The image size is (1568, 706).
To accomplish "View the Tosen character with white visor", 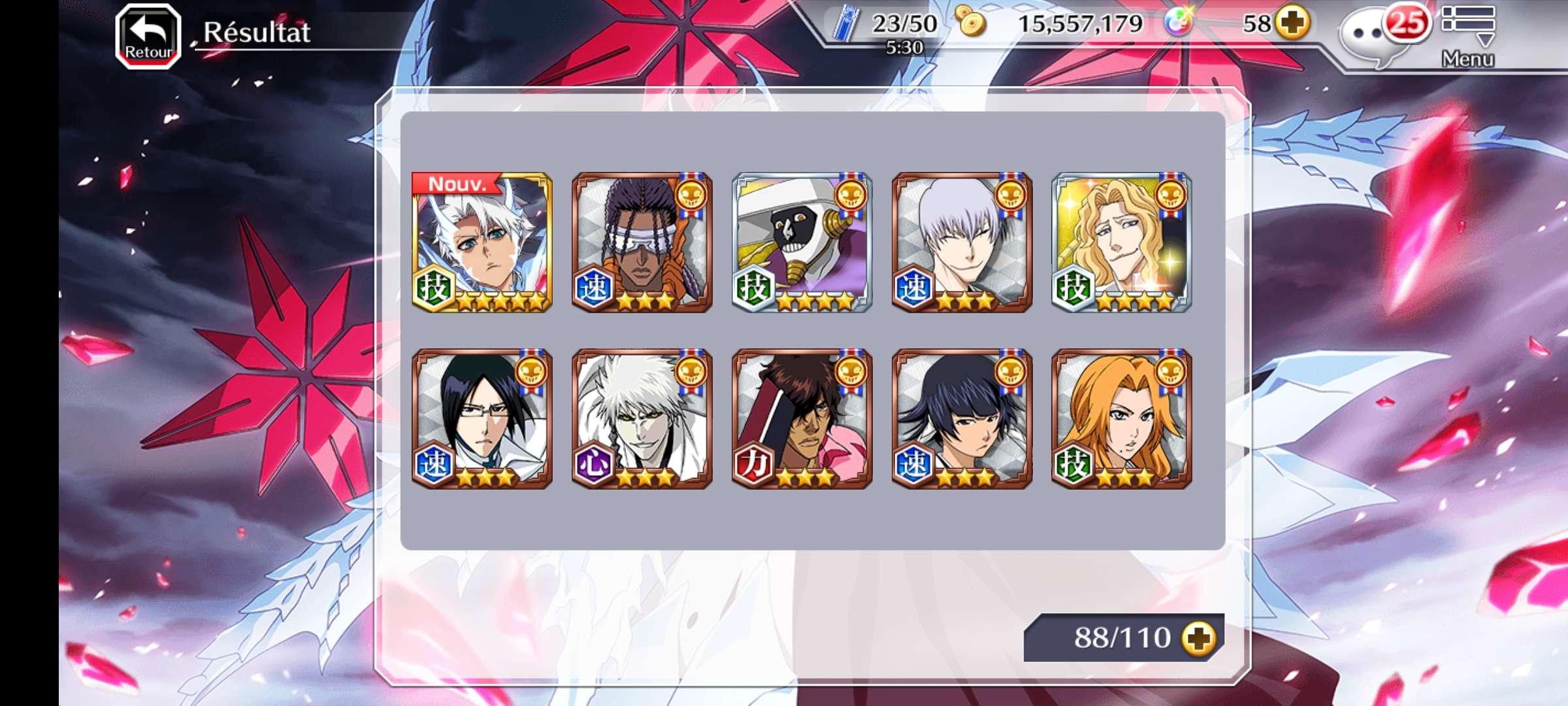I will [642, 243].
